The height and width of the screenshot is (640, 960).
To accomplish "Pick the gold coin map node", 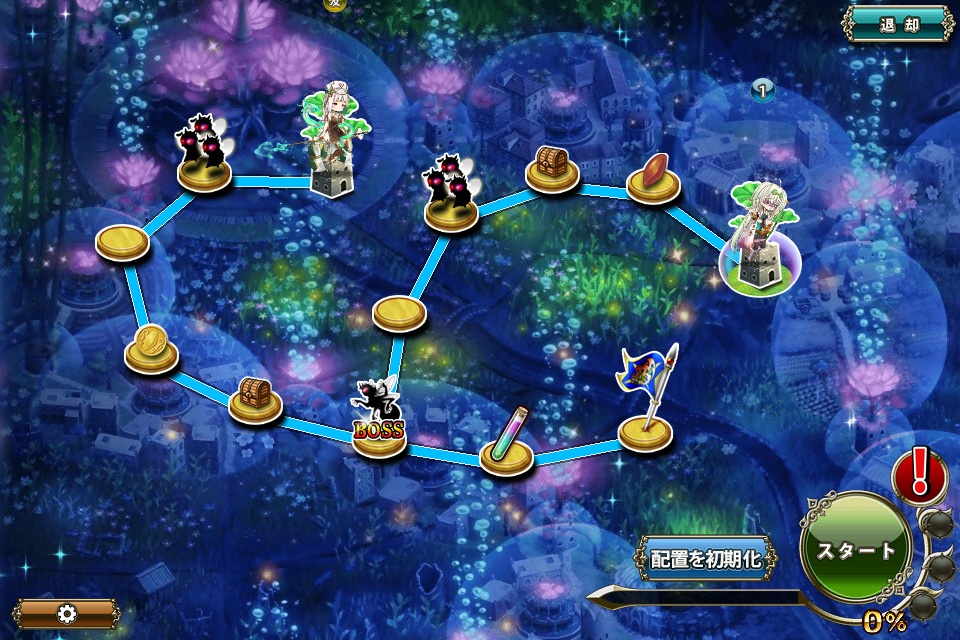I will (151, 346).
